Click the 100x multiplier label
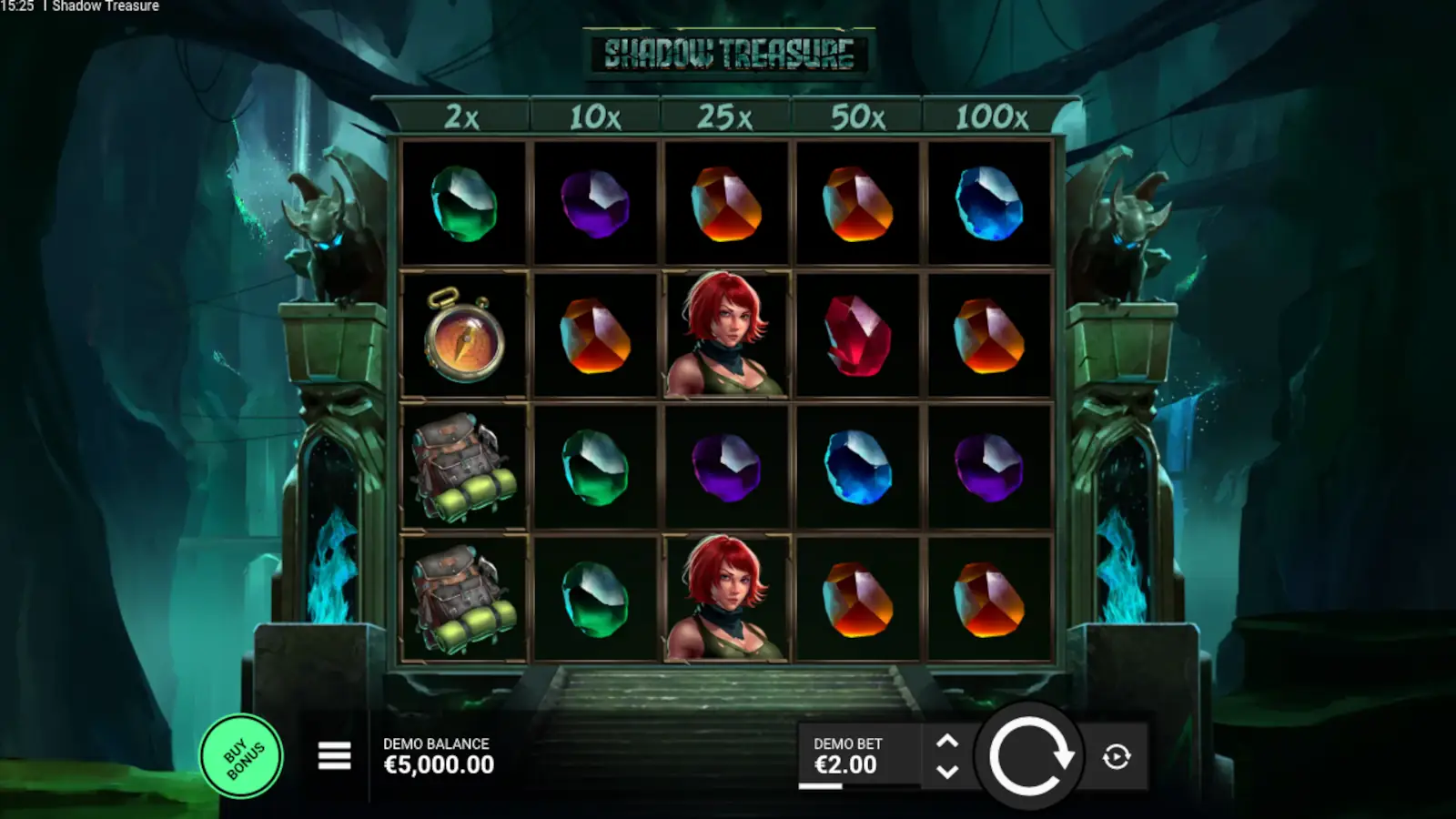This screenshot has height=819, width=1456. coord(992,115)
